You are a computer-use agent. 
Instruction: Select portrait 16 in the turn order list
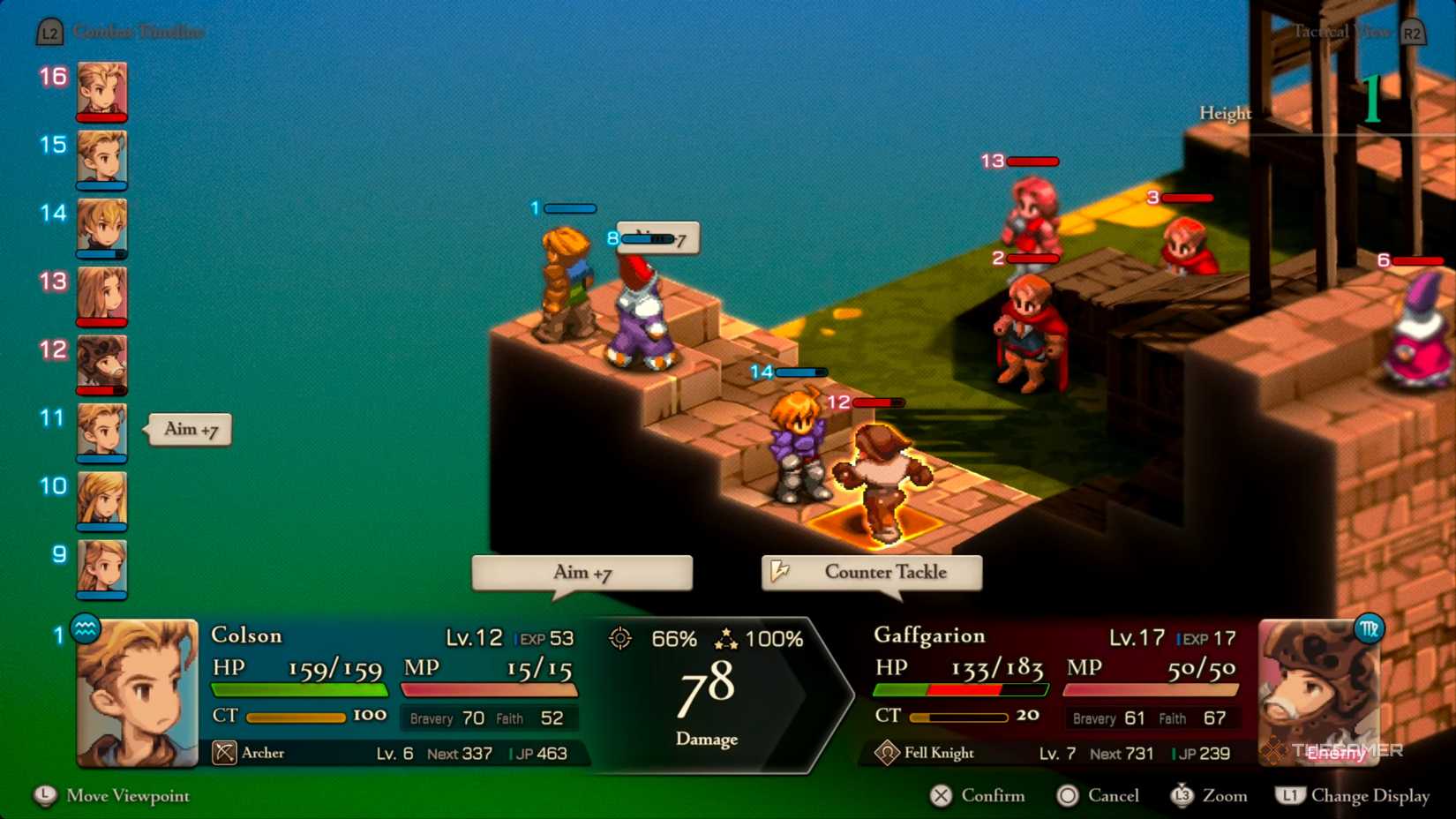(100, 91)
